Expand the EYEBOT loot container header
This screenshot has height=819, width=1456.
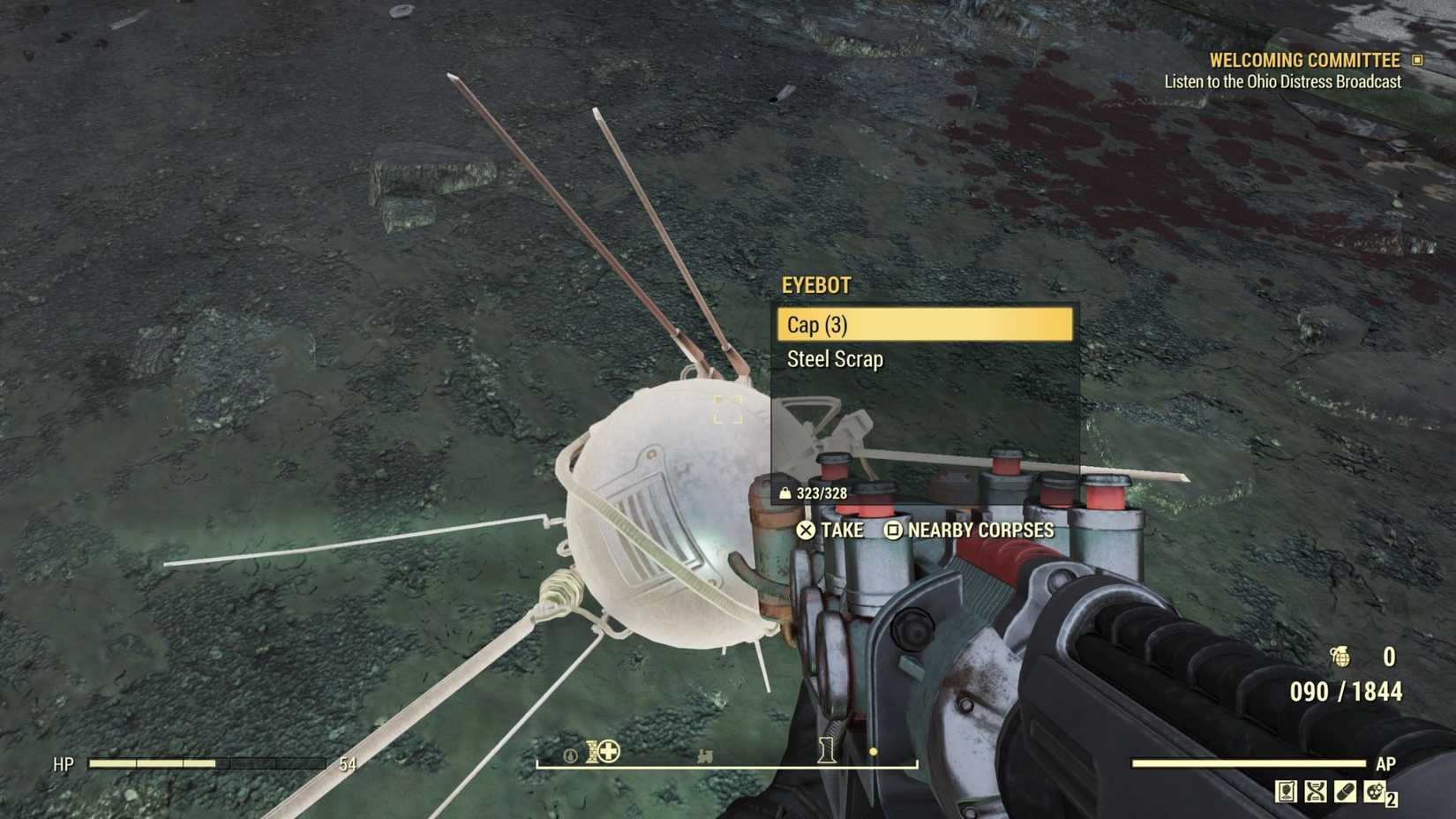point(816,285)
